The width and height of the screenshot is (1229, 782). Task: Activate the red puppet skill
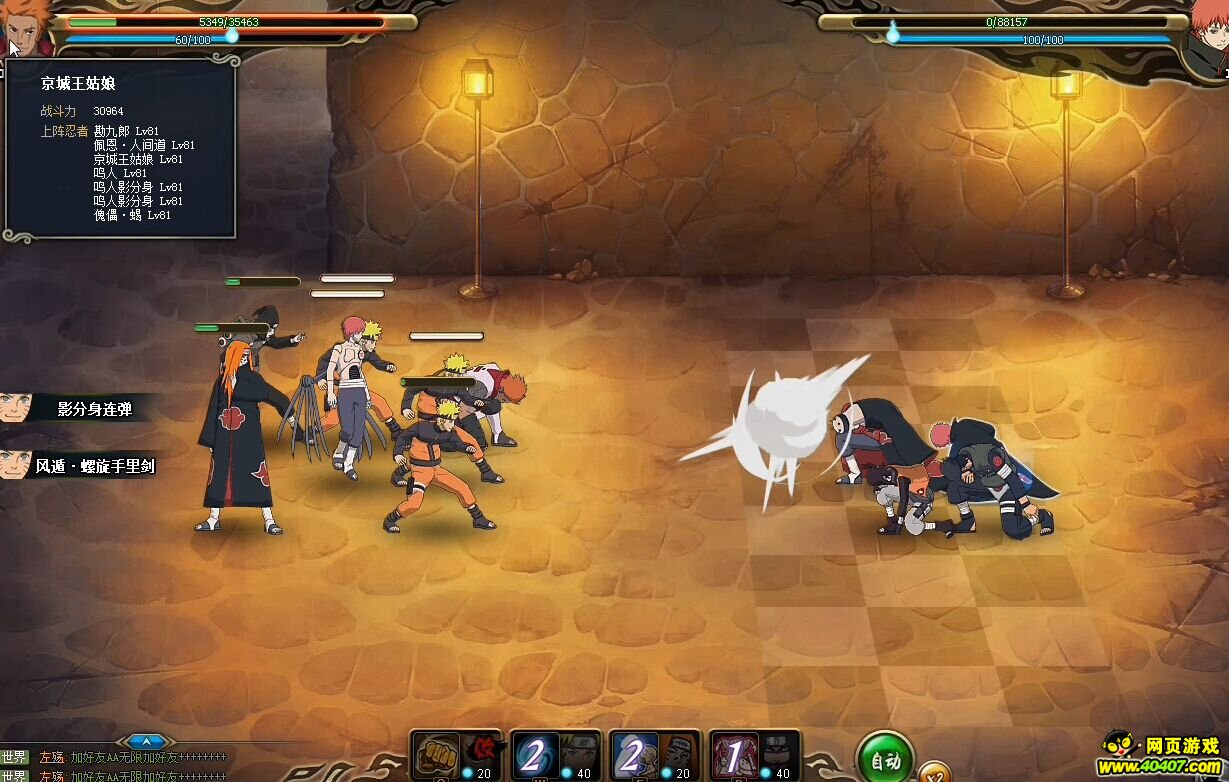tap(733, 756)
